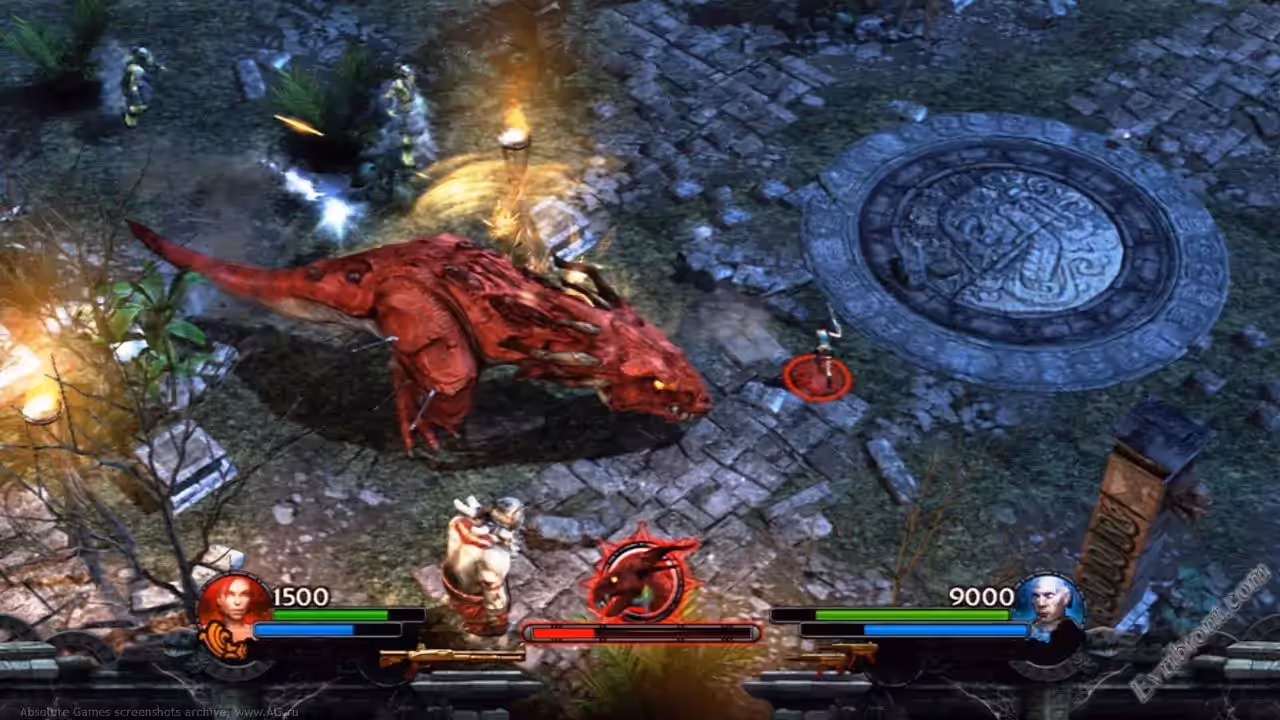Screen dimensions: 1280x720
Task: Click the red T-Rex boss emblem
Action: tap(641, 578)
